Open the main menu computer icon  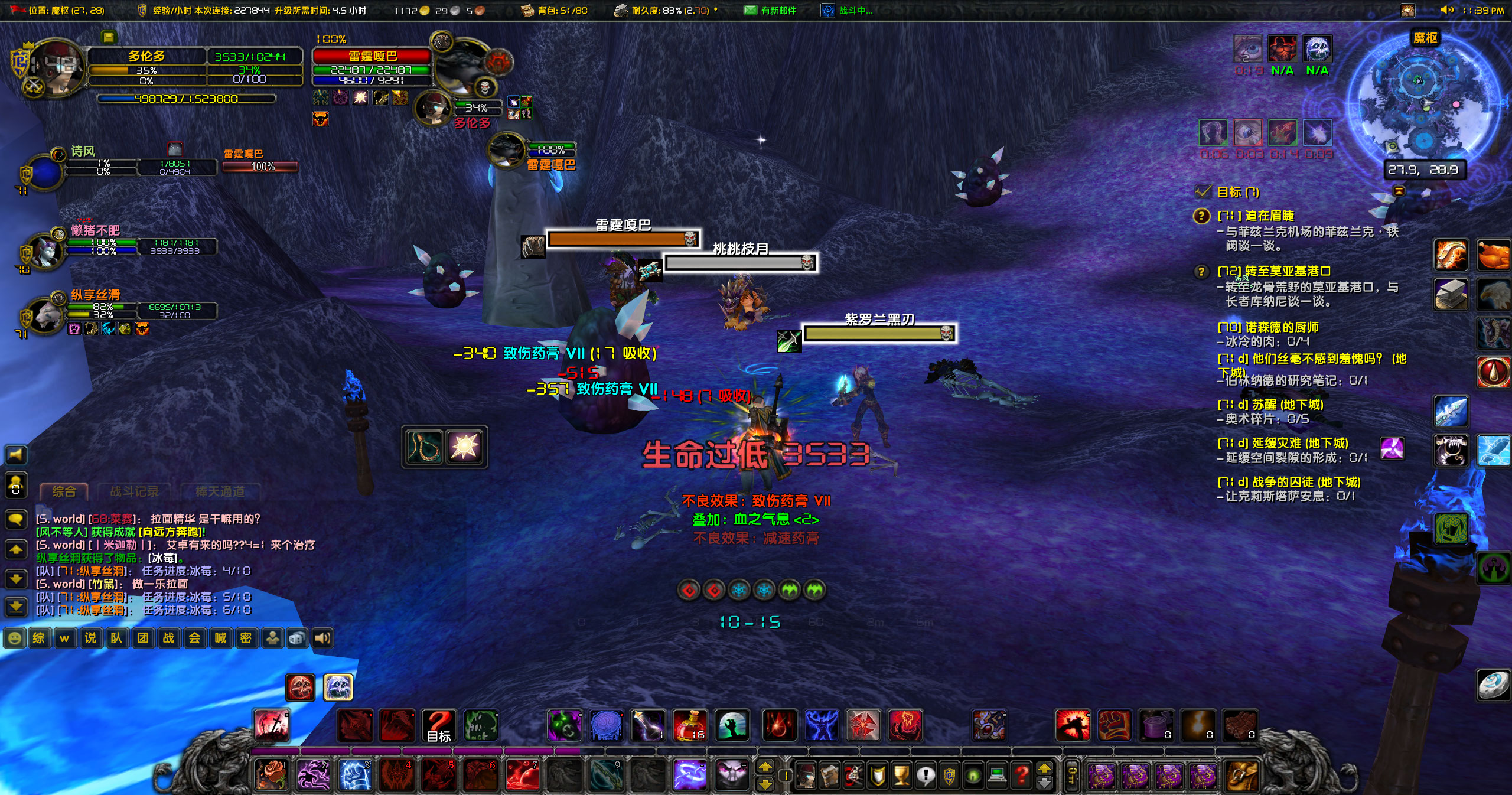point(996,774)
